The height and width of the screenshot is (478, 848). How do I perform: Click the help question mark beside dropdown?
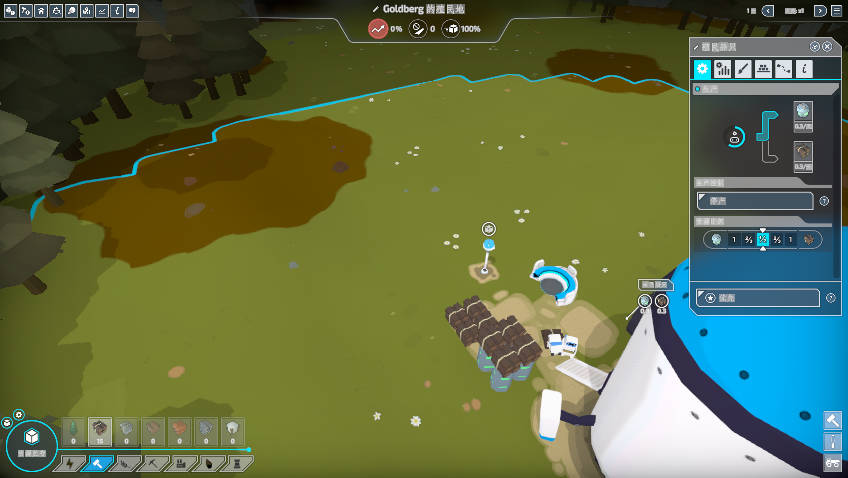click(824, 201)
